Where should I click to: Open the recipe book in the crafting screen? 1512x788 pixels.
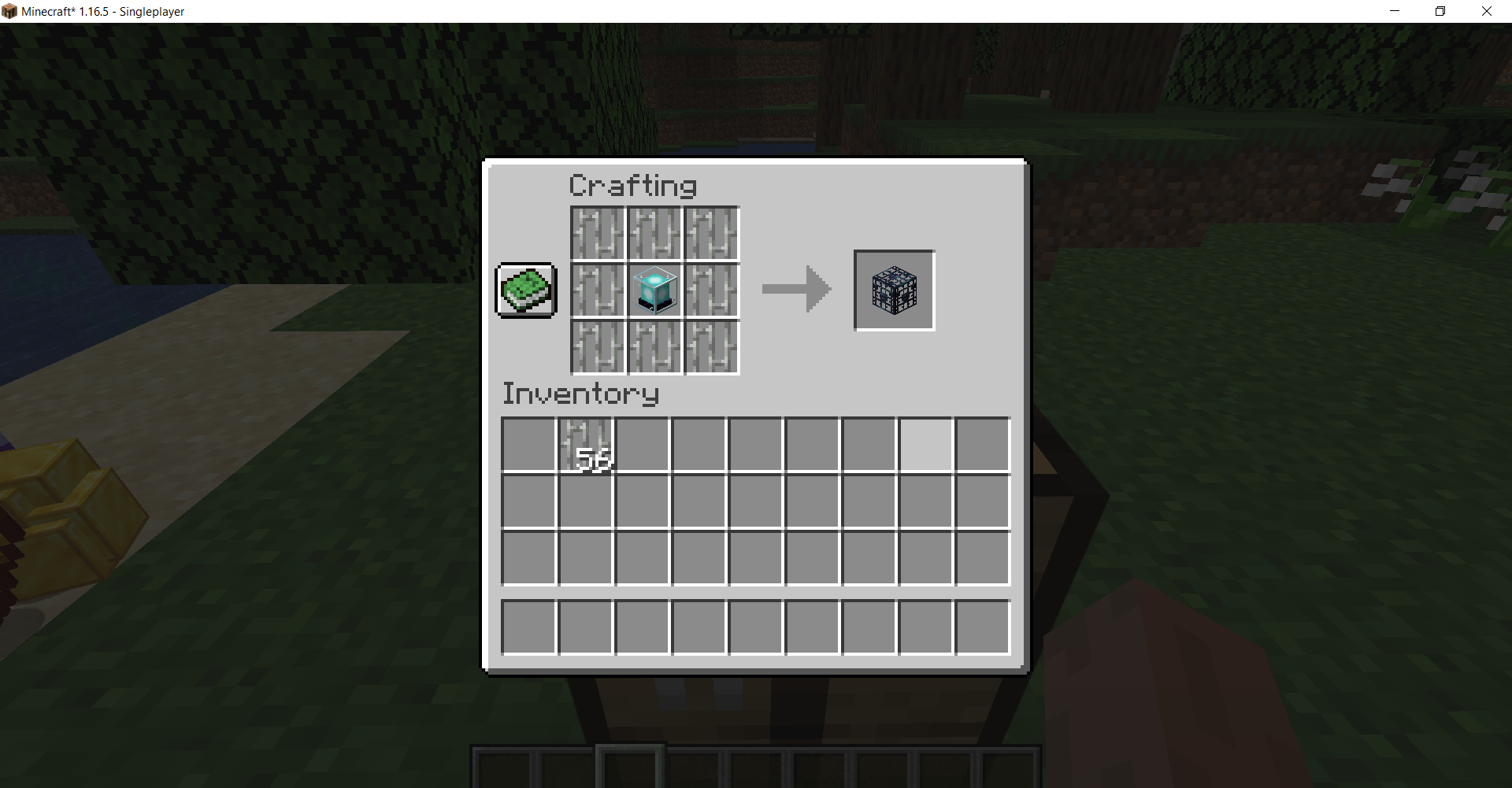pos(524,290)
